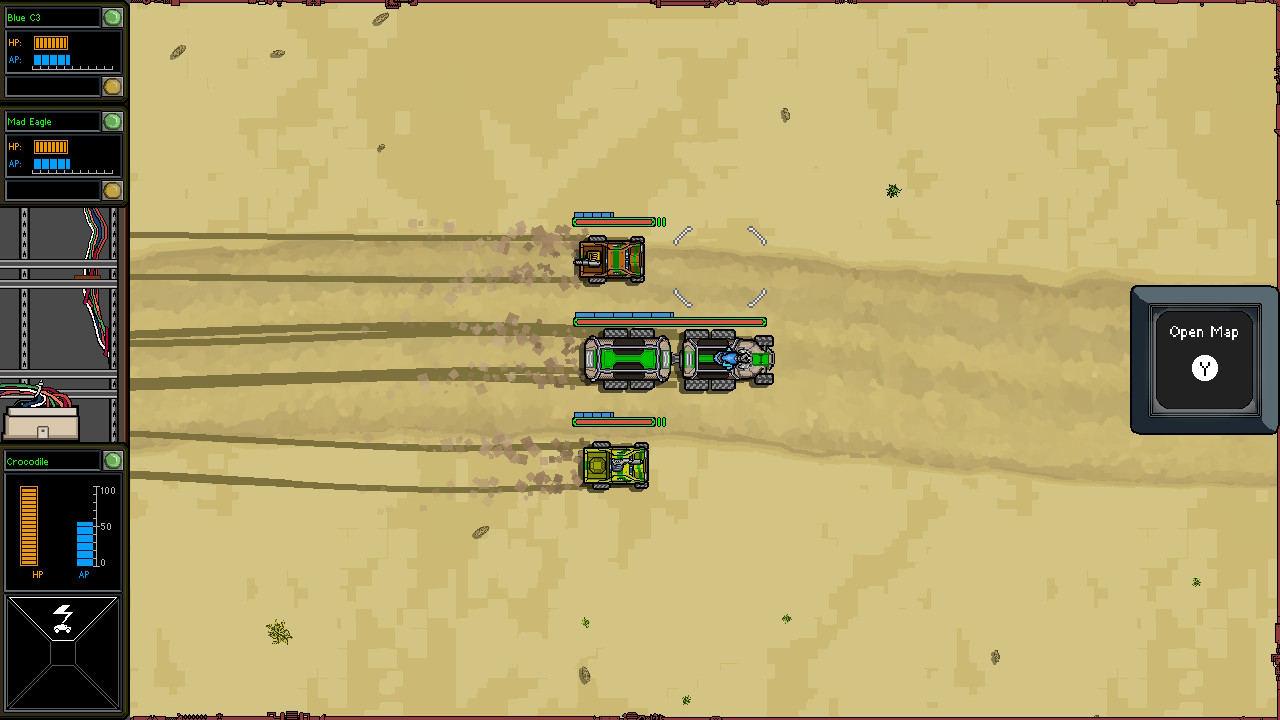1280x720 pixels.
Task: Toggle Crocodile's green status light
Action: [x=113, y=461]
